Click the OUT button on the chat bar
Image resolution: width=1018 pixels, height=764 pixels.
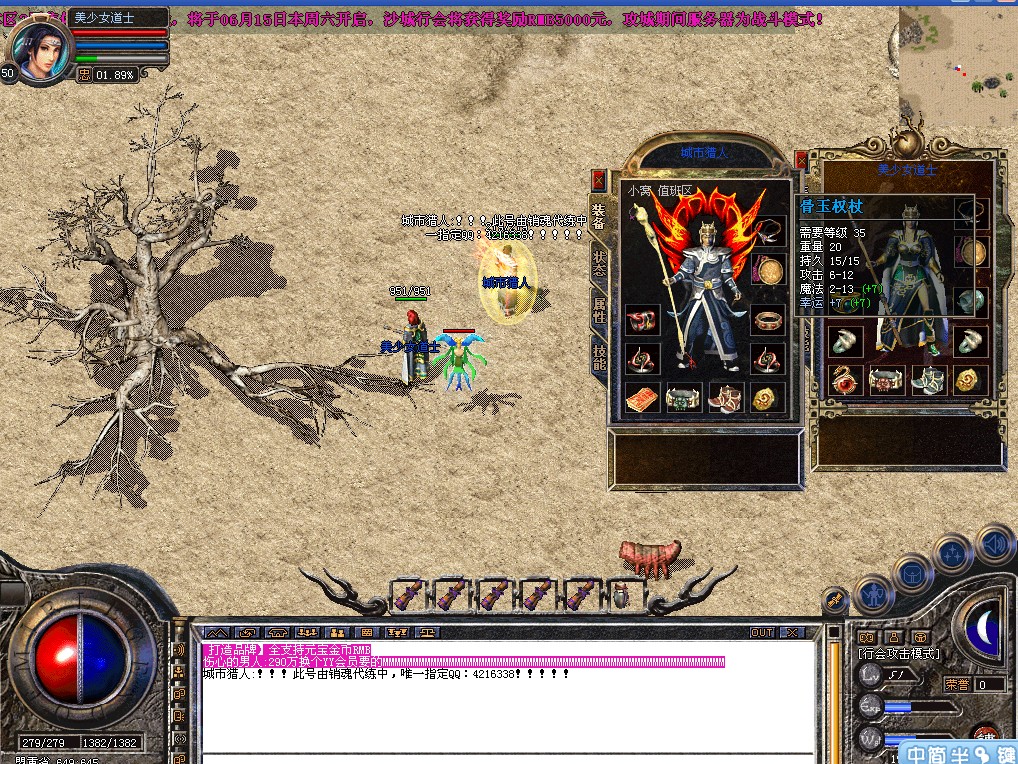[x=762, y=633]
